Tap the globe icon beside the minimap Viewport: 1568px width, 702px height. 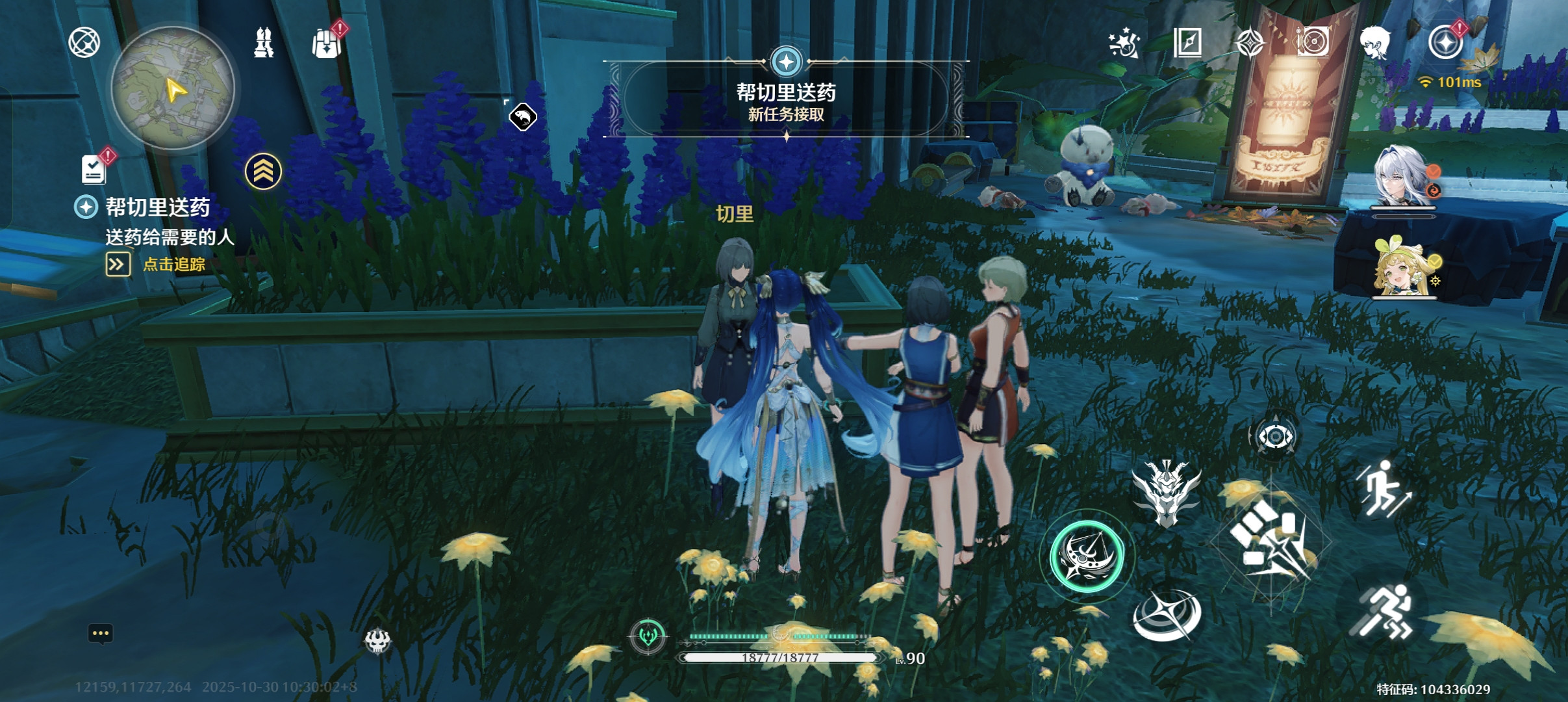(84, 43)
